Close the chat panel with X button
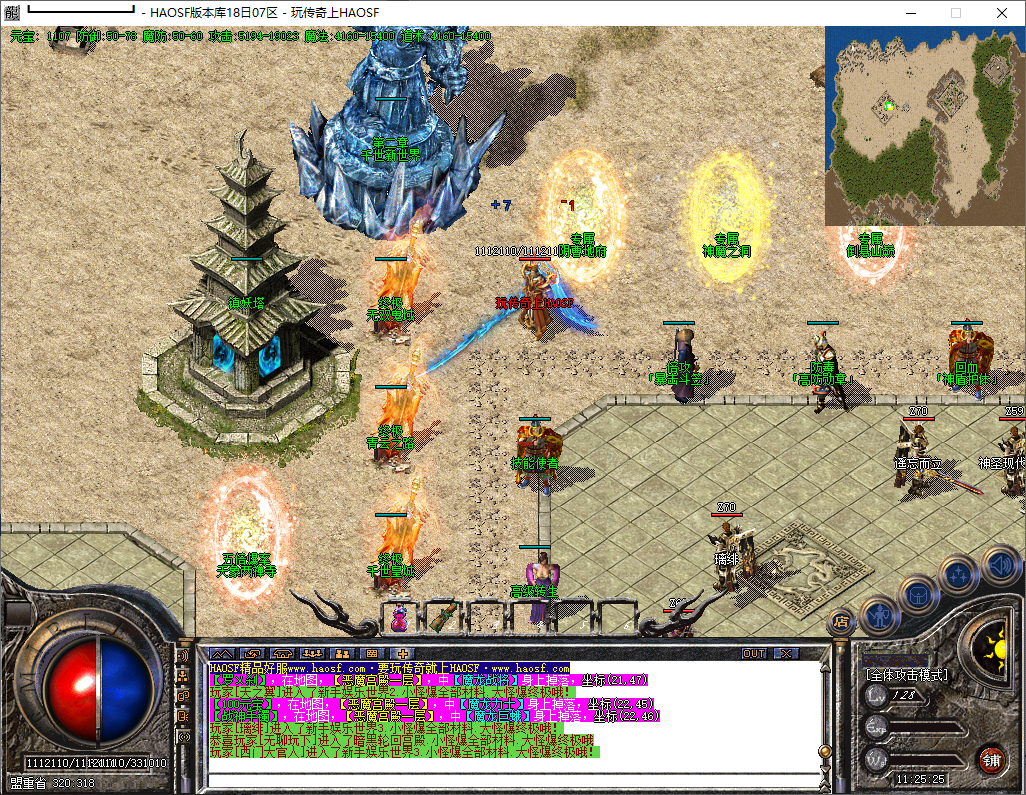Screen dimensions: 1026x795 coord(787,653)
